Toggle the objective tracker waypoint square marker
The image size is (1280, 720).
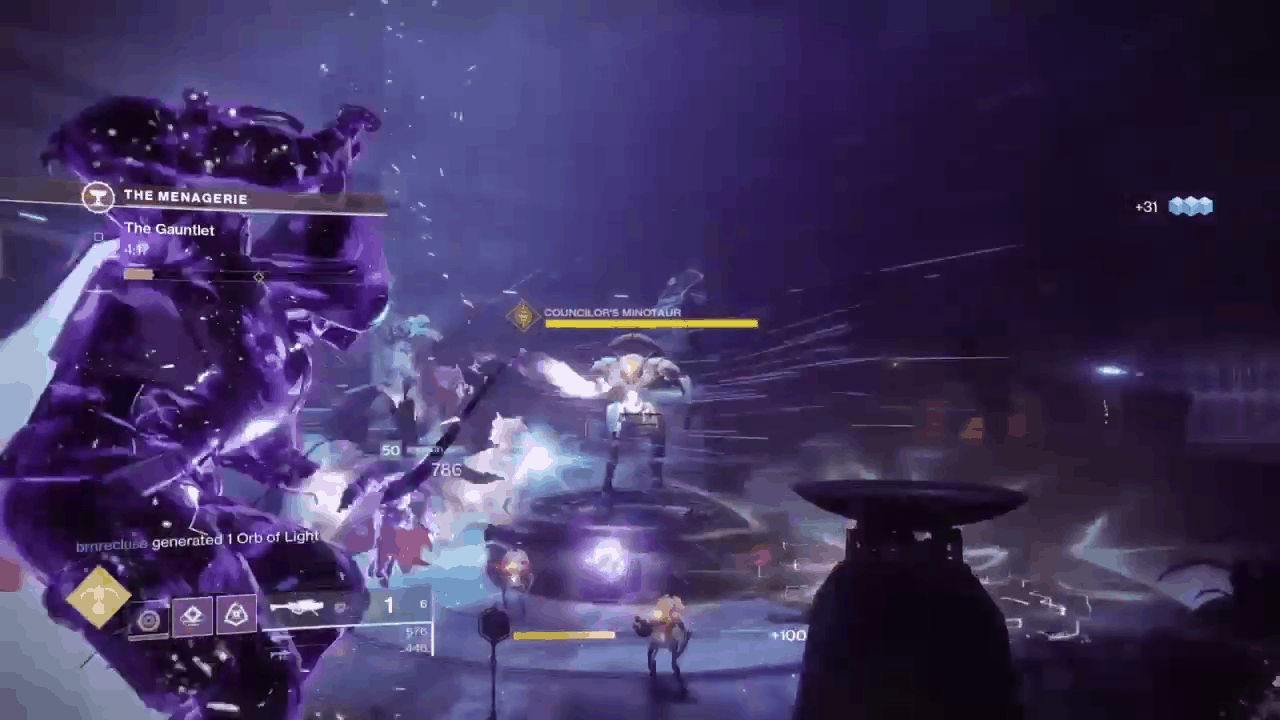(98, 236)
